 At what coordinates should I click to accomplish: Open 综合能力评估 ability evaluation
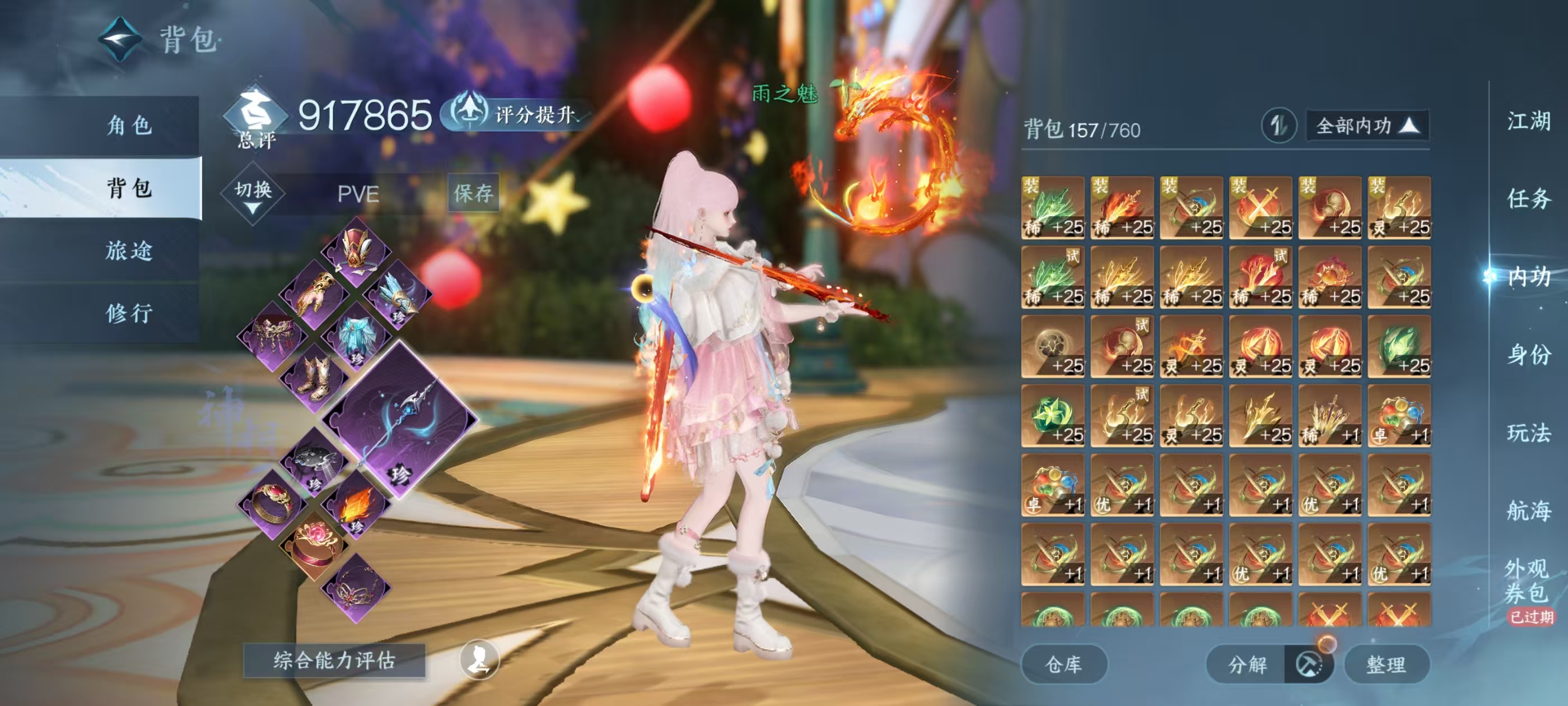pos(334,659)
